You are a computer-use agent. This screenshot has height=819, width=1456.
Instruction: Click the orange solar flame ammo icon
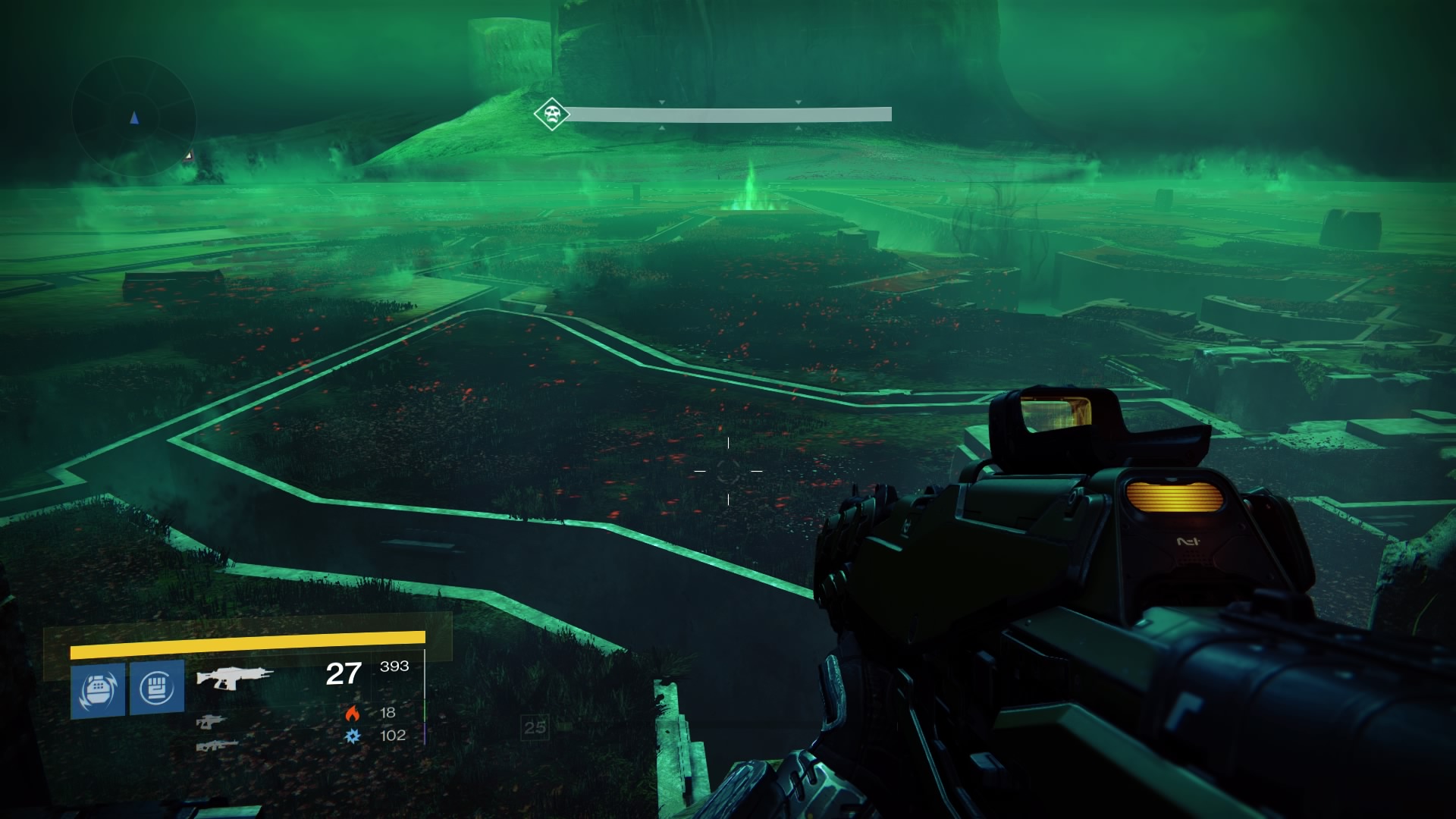(x=352, y=713)
